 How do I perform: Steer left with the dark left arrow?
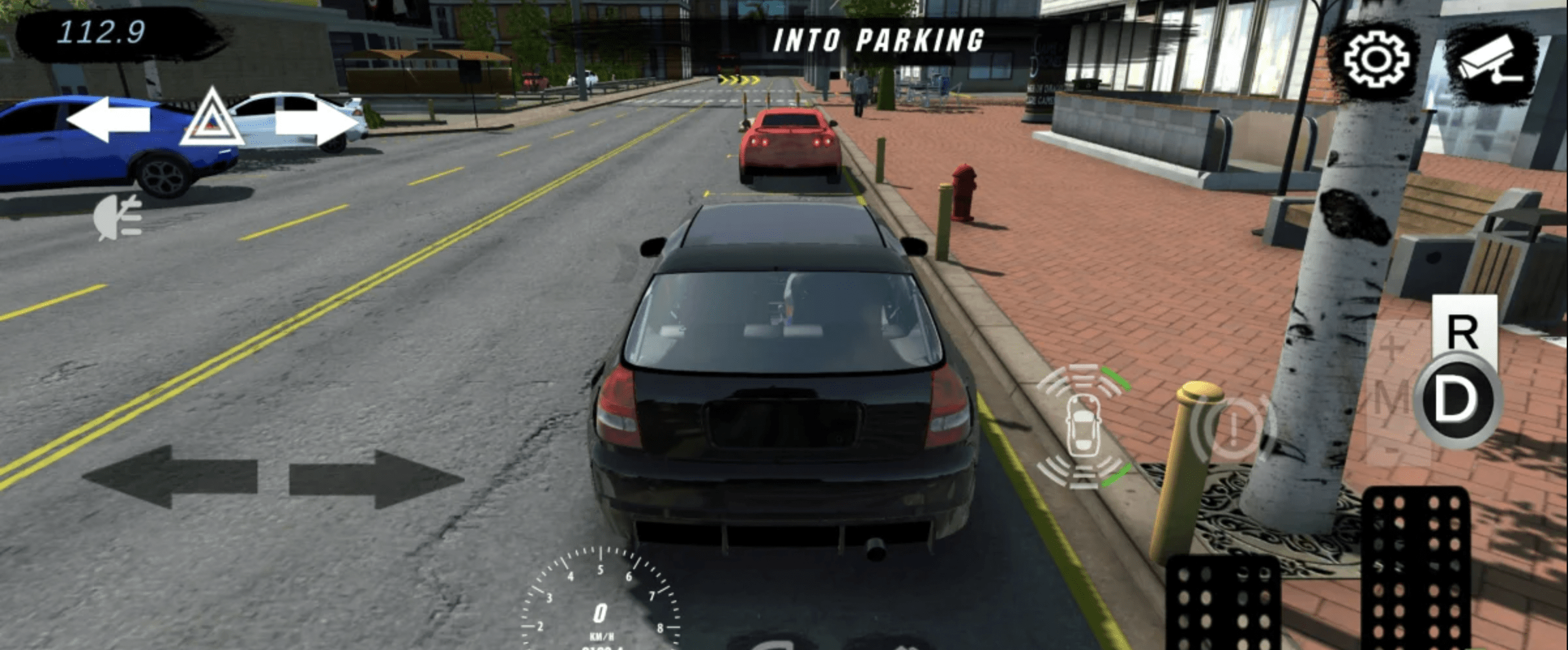point(171,477)
